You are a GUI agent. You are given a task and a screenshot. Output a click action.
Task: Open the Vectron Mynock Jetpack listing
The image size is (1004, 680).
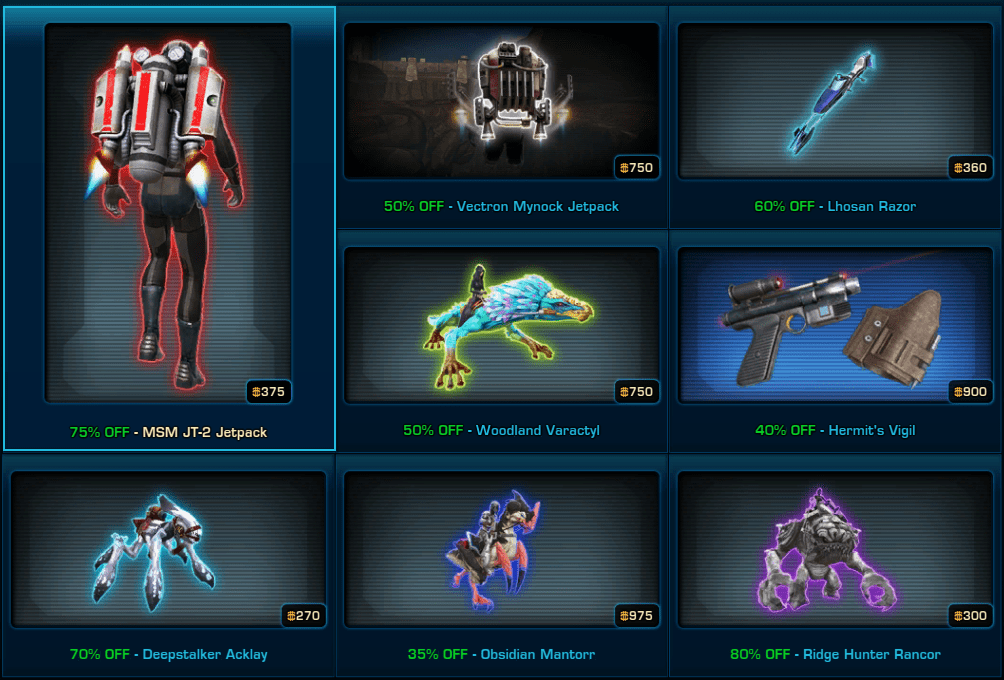pos(501,100)
